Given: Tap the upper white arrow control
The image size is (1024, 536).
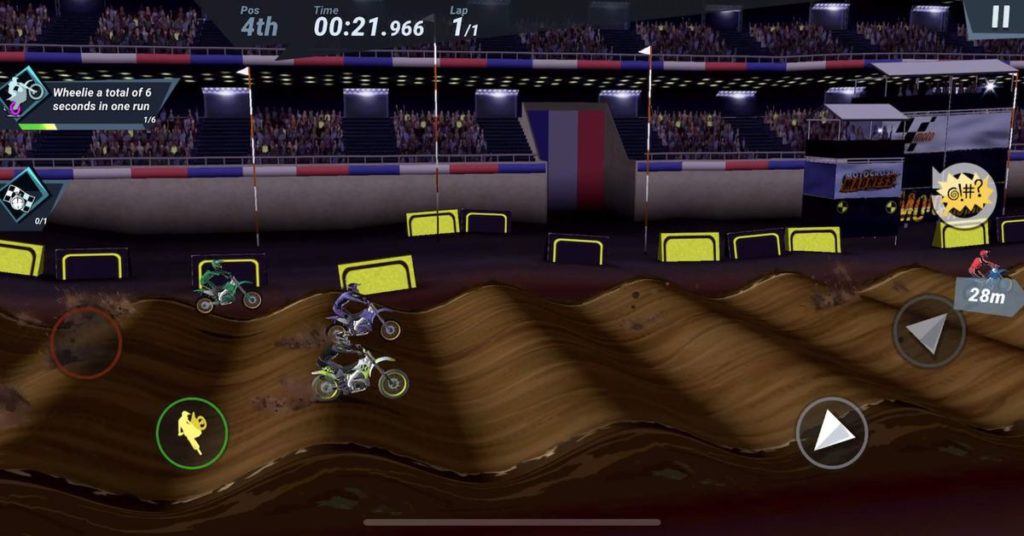Looking at the screenshot, I should click(929, 332).
